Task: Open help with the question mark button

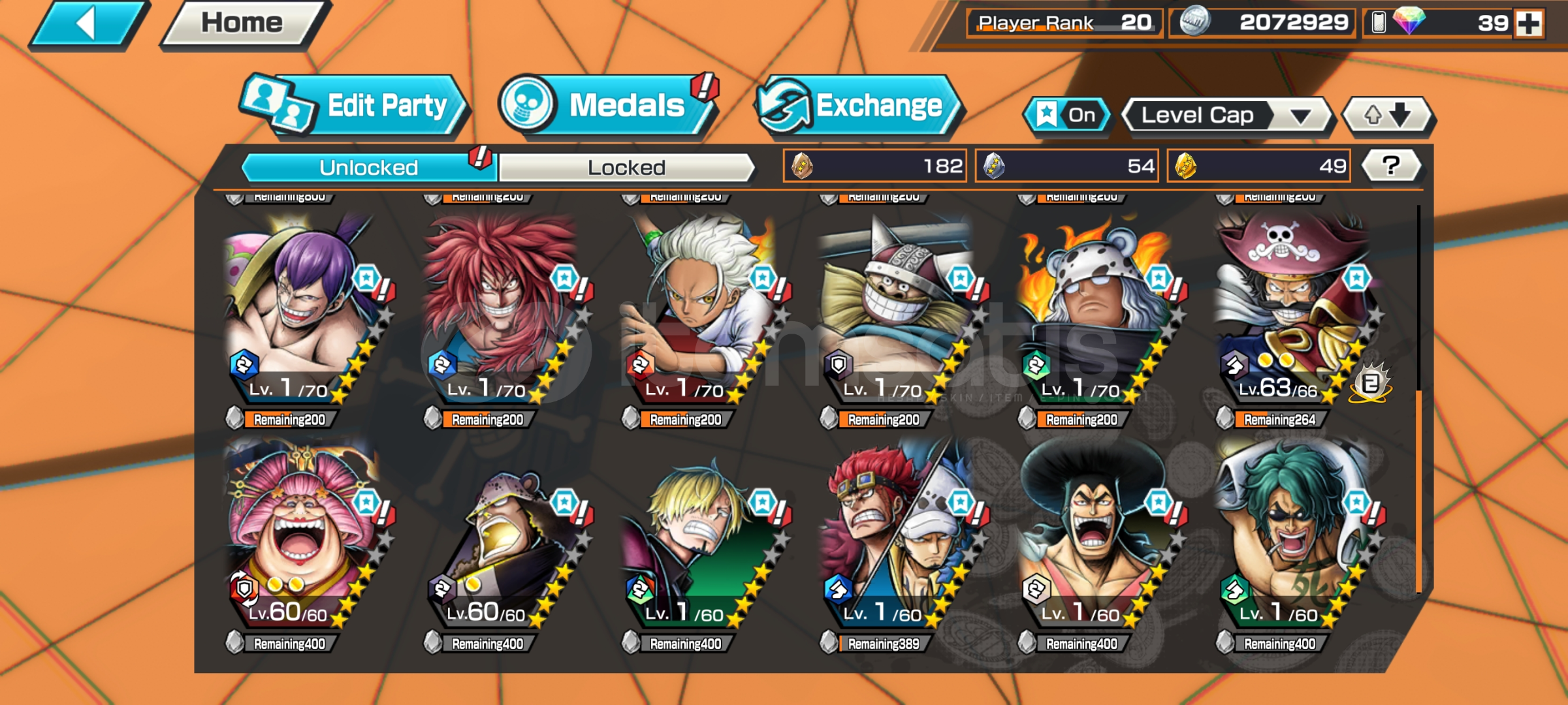Action: [1391, 166]
